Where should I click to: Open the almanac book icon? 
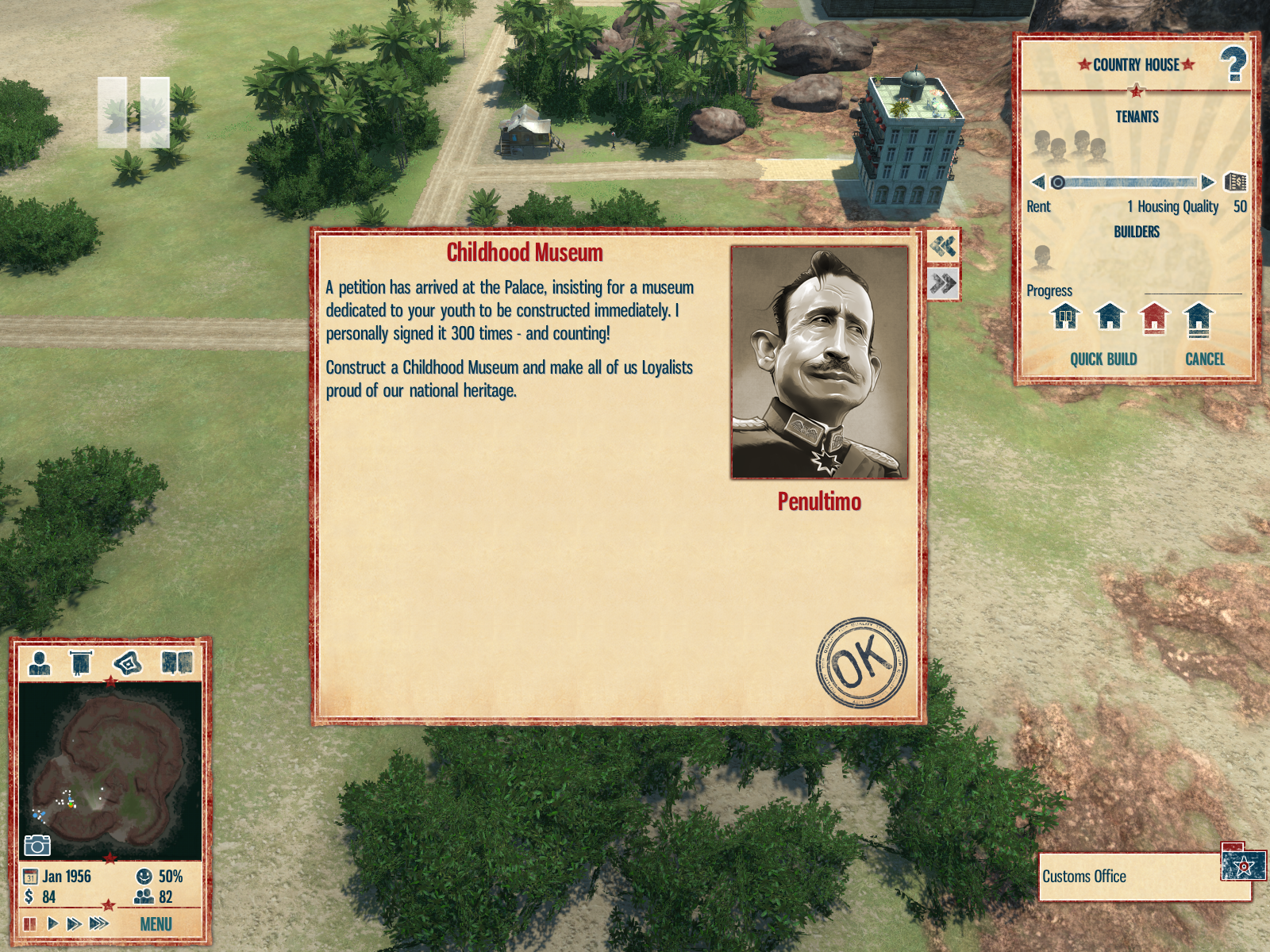[x=177, y=662]
